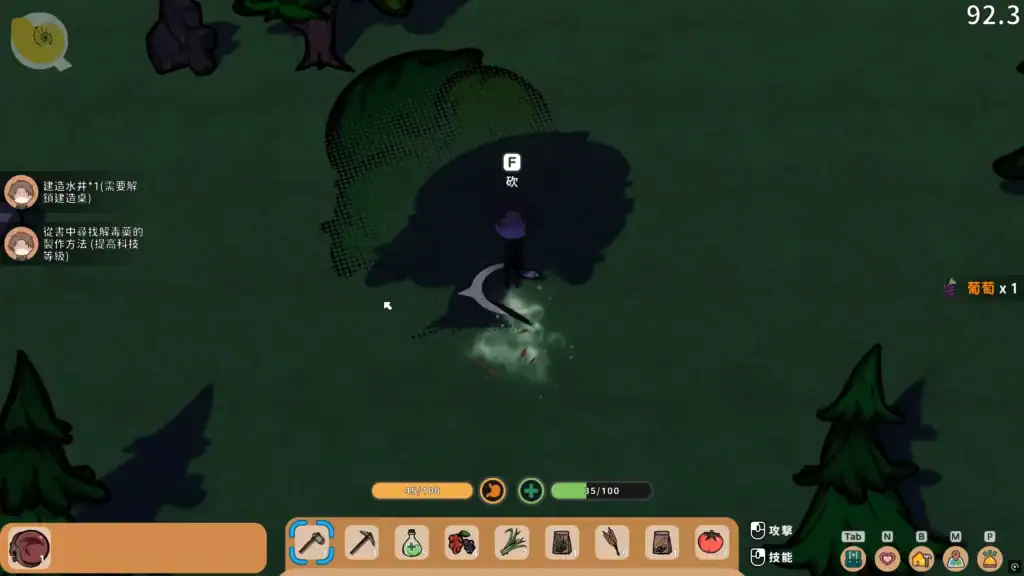
Task: Click the orange stomach hunger icon
Action: pyautogui.click(x=493, y=490)
